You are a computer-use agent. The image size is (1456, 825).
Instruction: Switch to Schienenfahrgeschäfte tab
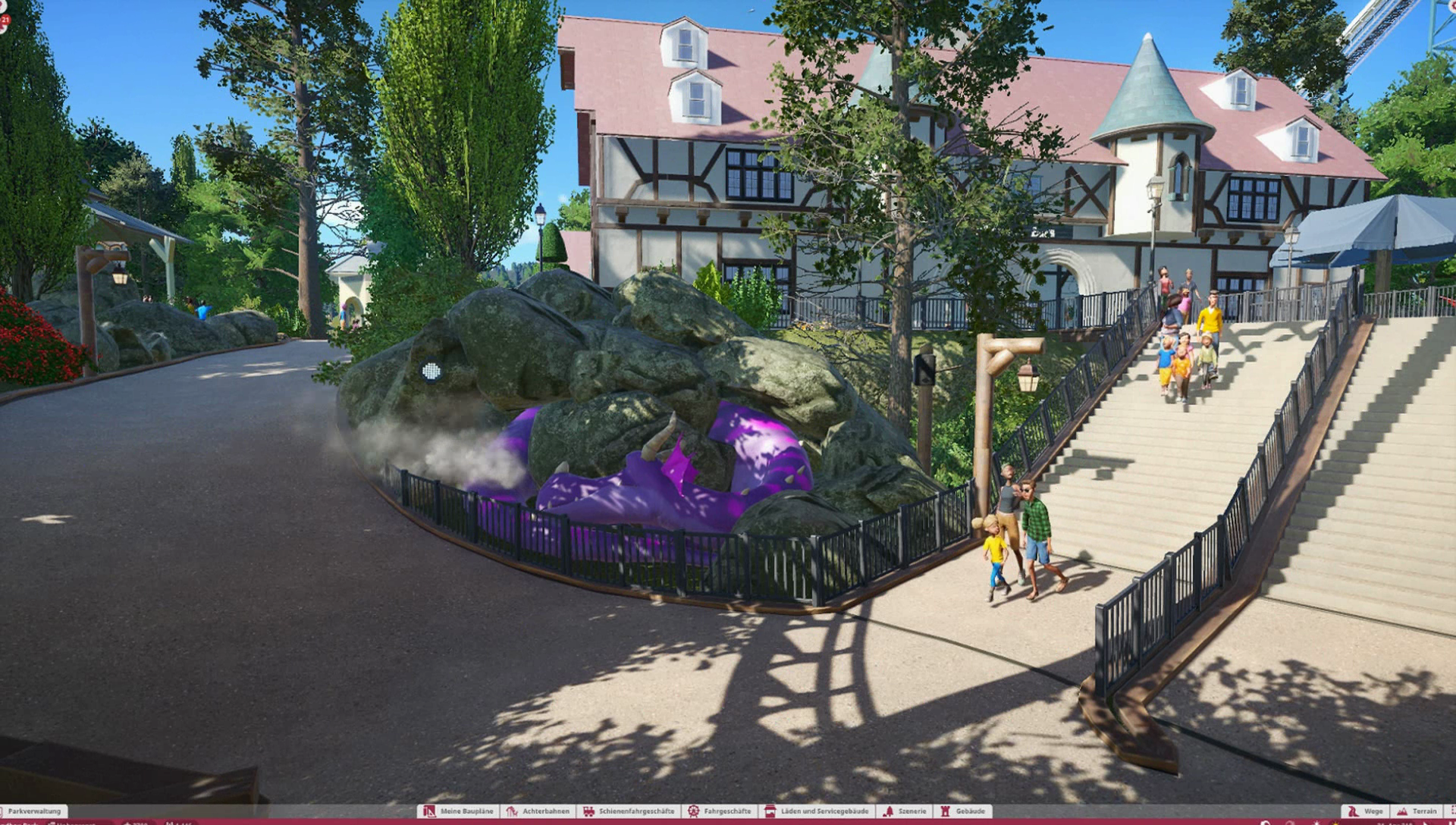[x=629, y=811]
